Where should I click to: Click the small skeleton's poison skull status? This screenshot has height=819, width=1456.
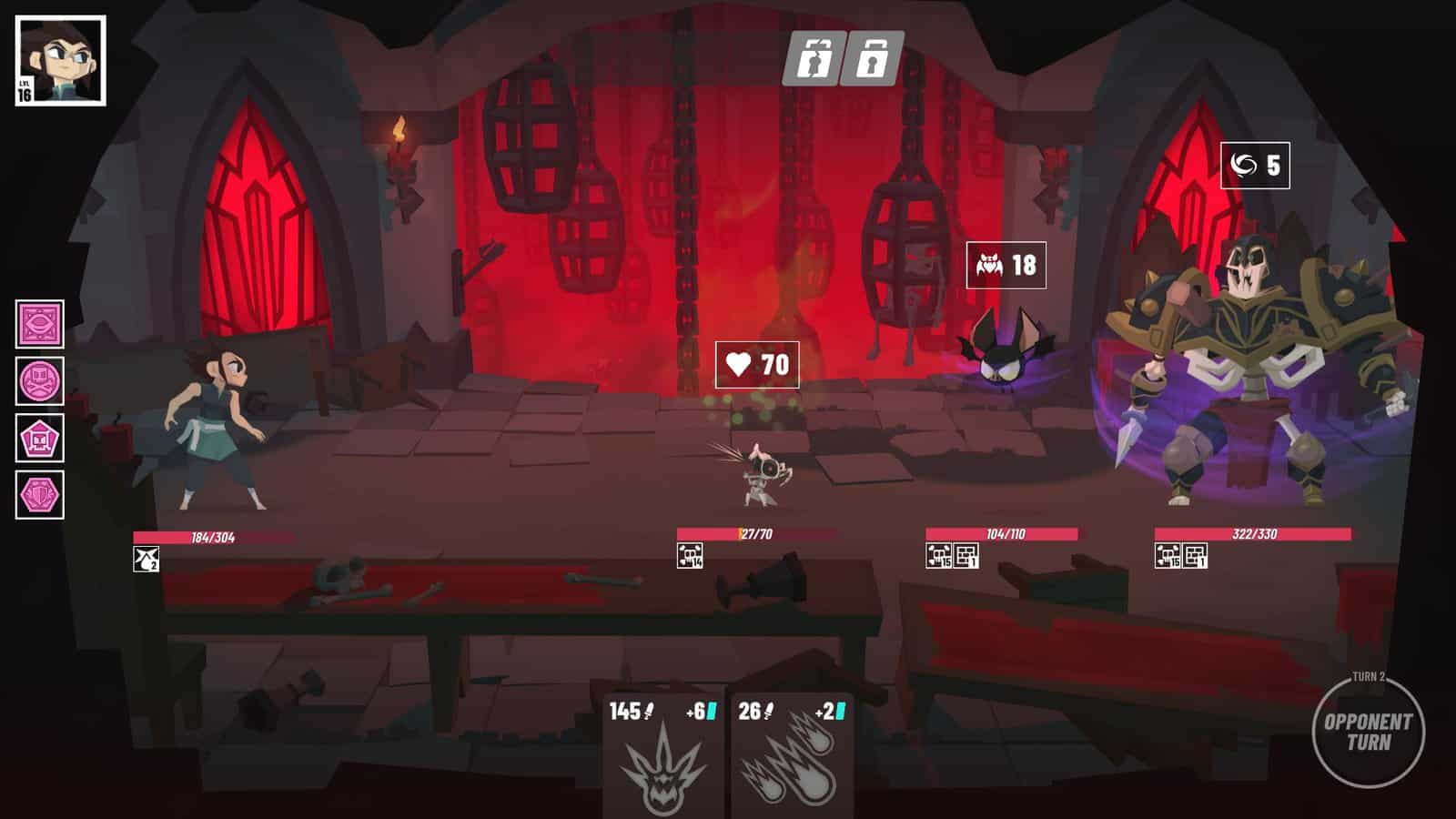click(x=690, y=555)
